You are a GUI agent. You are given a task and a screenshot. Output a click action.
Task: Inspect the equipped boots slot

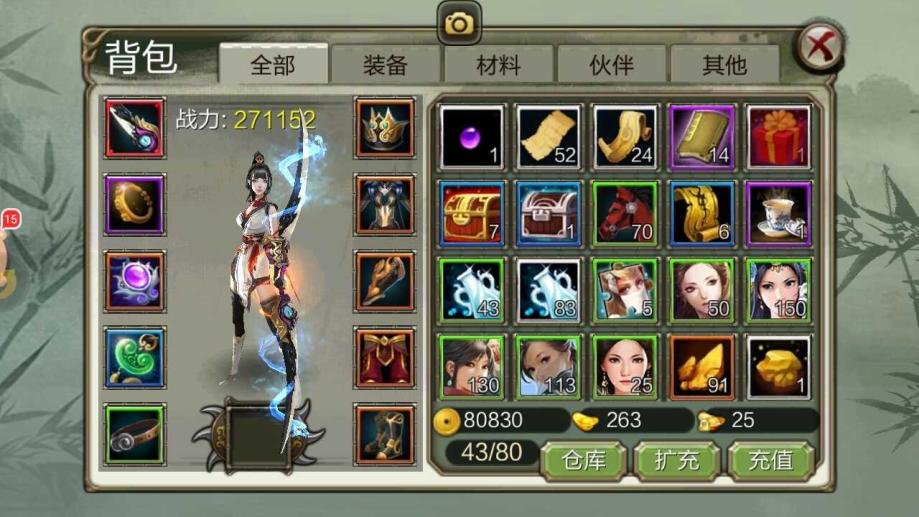tap(385, 434)
